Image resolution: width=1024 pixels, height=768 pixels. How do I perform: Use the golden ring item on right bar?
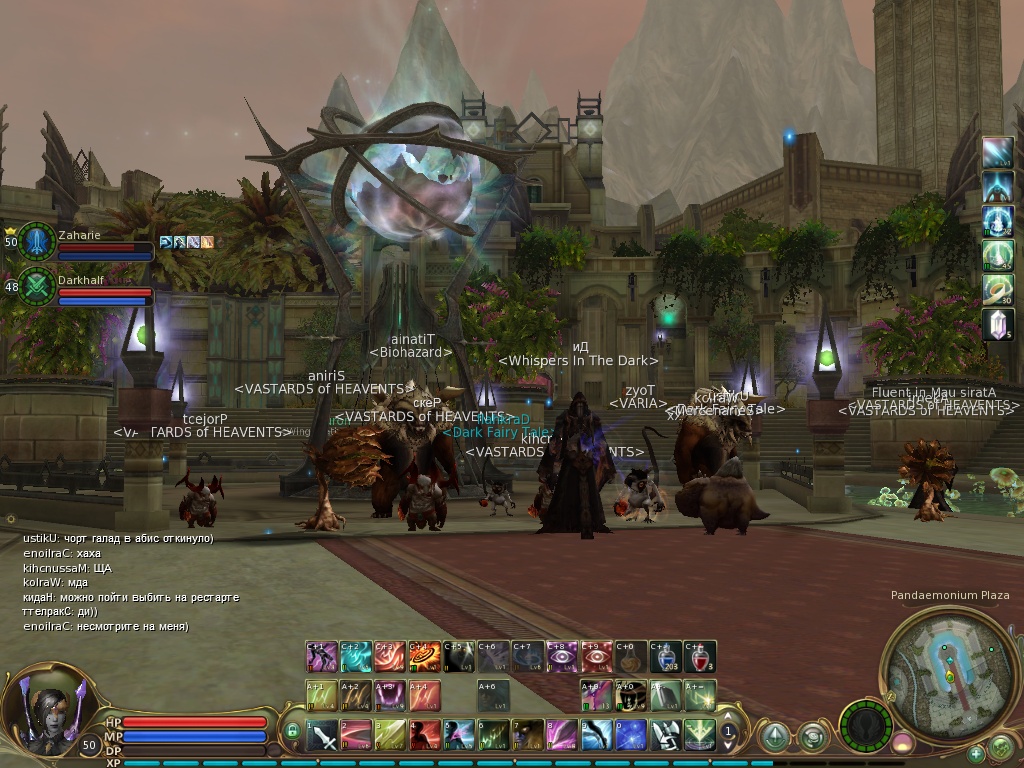pos(998,290)
